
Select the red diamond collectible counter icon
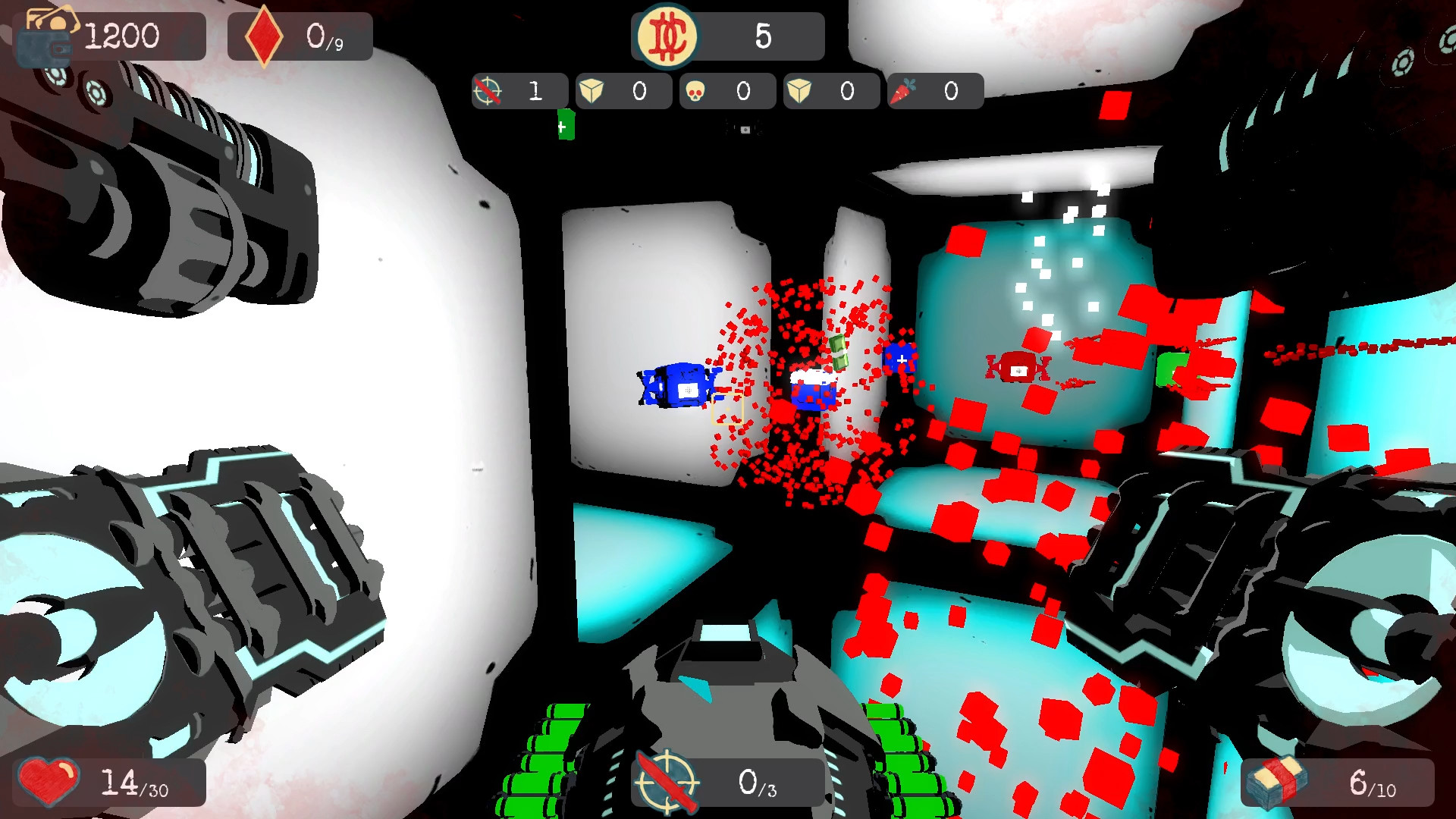click(x=263, y=32)
